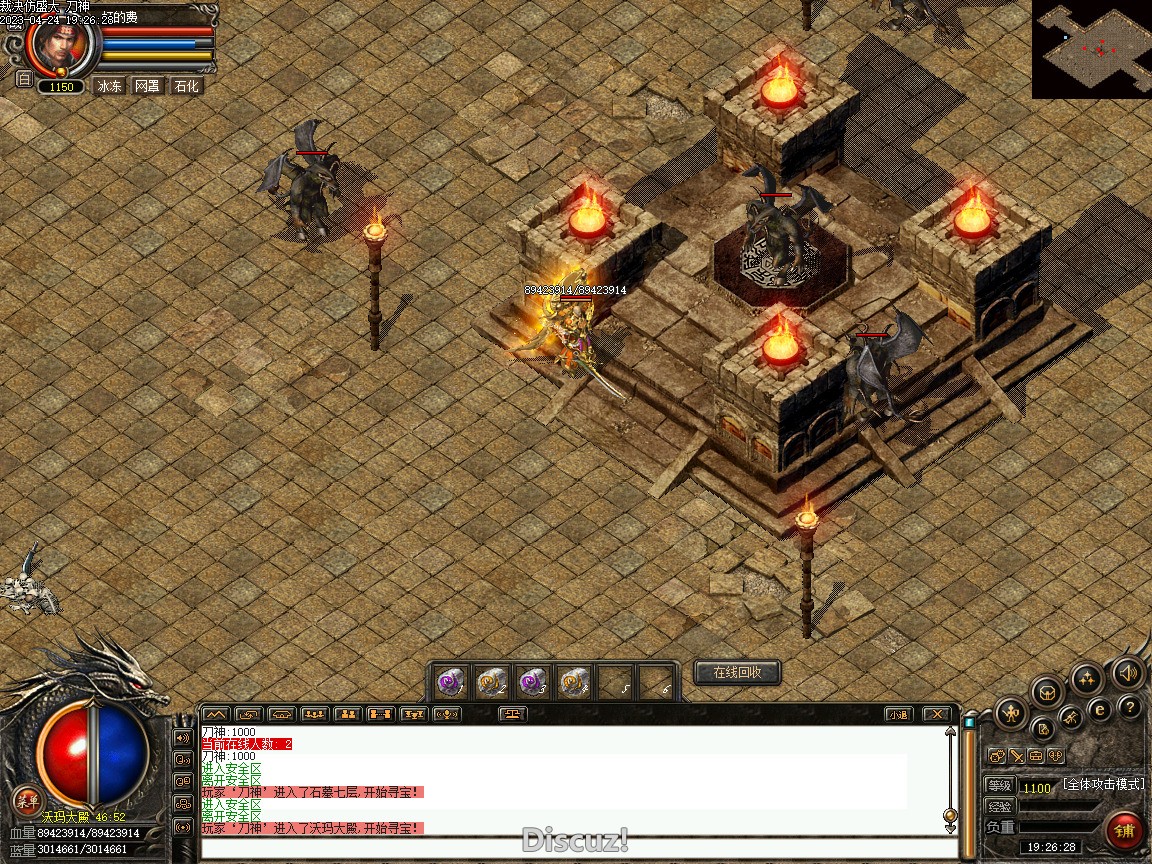The image size is (1152, 864).
Task: Click the crossed-swords small icon button
Action: (x=1015, y=756)
